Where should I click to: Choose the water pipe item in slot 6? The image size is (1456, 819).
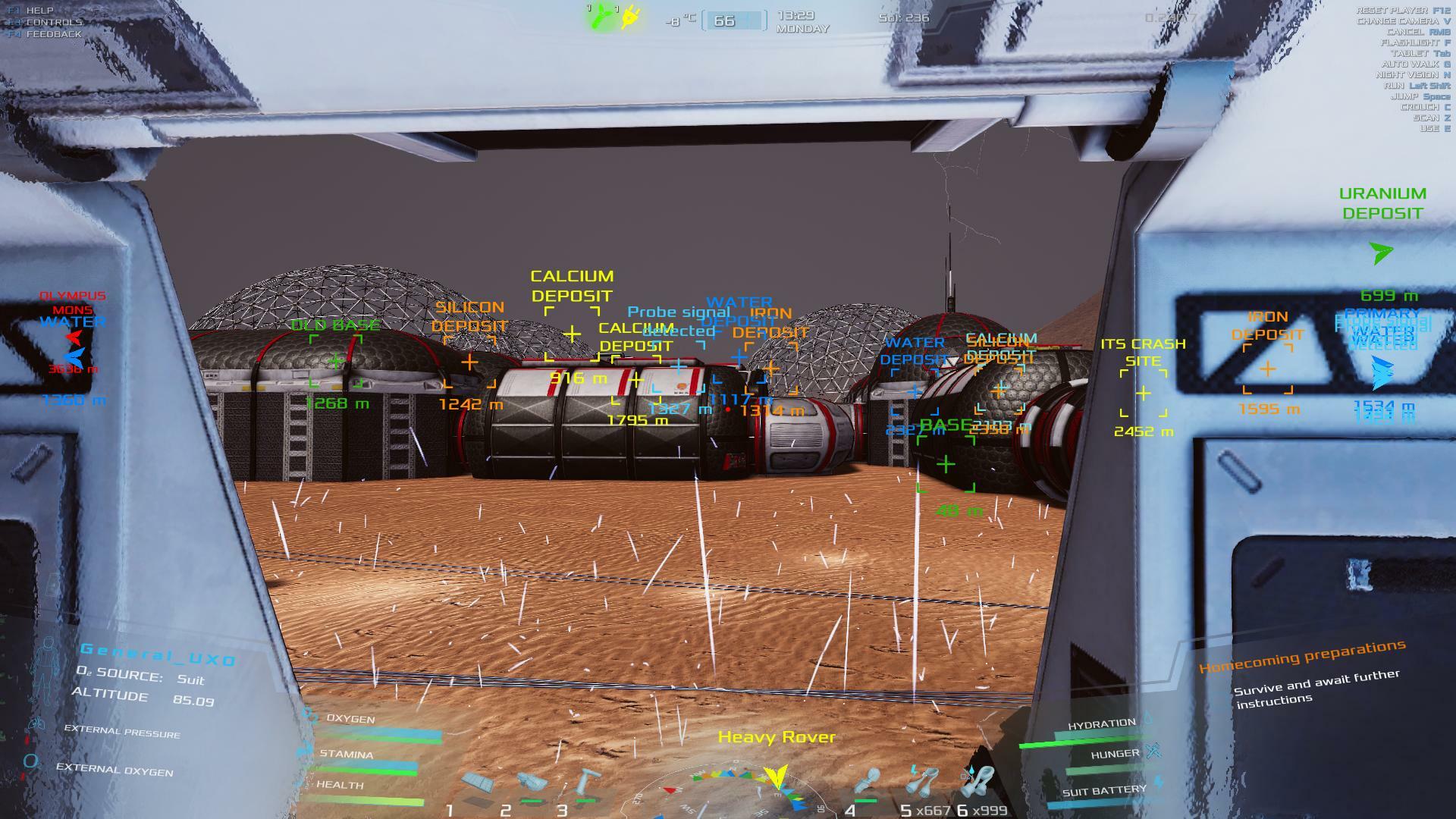(x=977, y=781)
